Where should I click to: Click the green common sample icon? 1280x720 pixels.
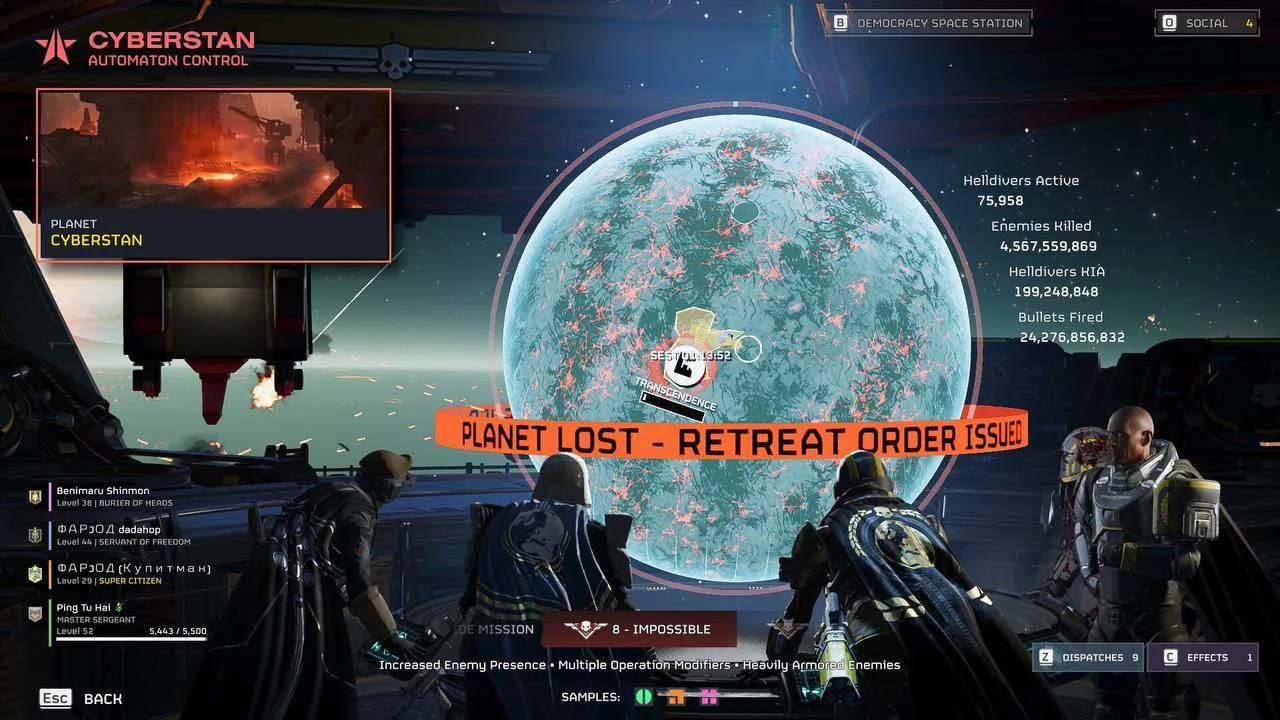tap(644, 697)
